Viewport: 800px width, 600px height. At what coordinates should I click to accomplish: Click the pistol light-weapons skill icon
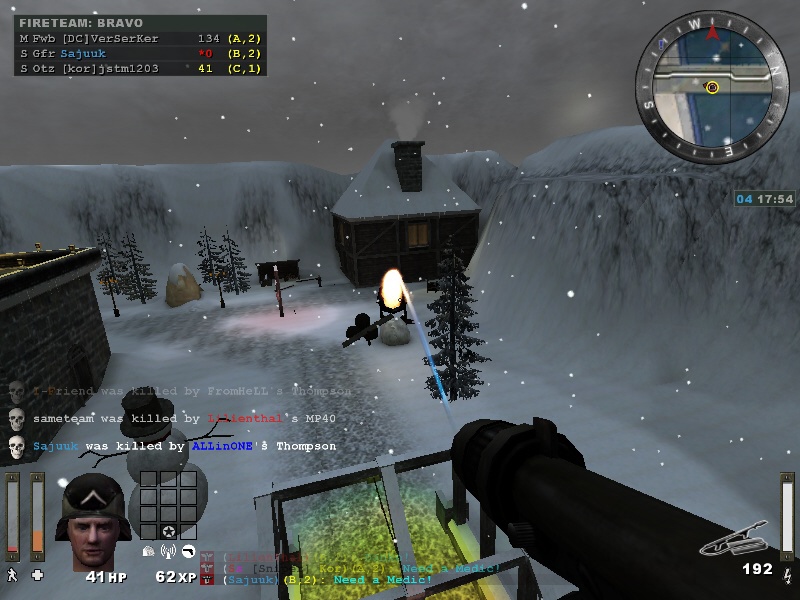coord(187,551)
